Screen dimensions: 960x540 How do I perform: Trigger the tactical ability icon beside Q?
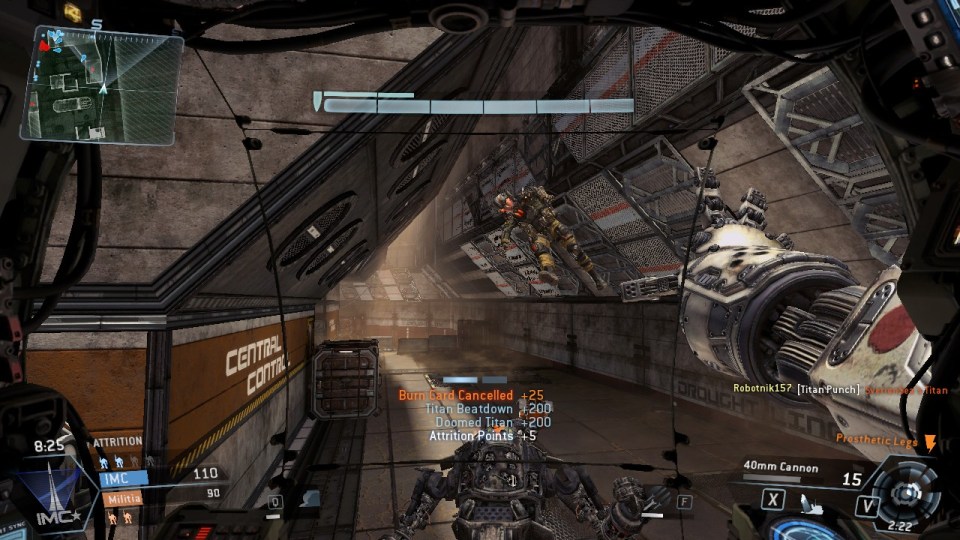309,497
